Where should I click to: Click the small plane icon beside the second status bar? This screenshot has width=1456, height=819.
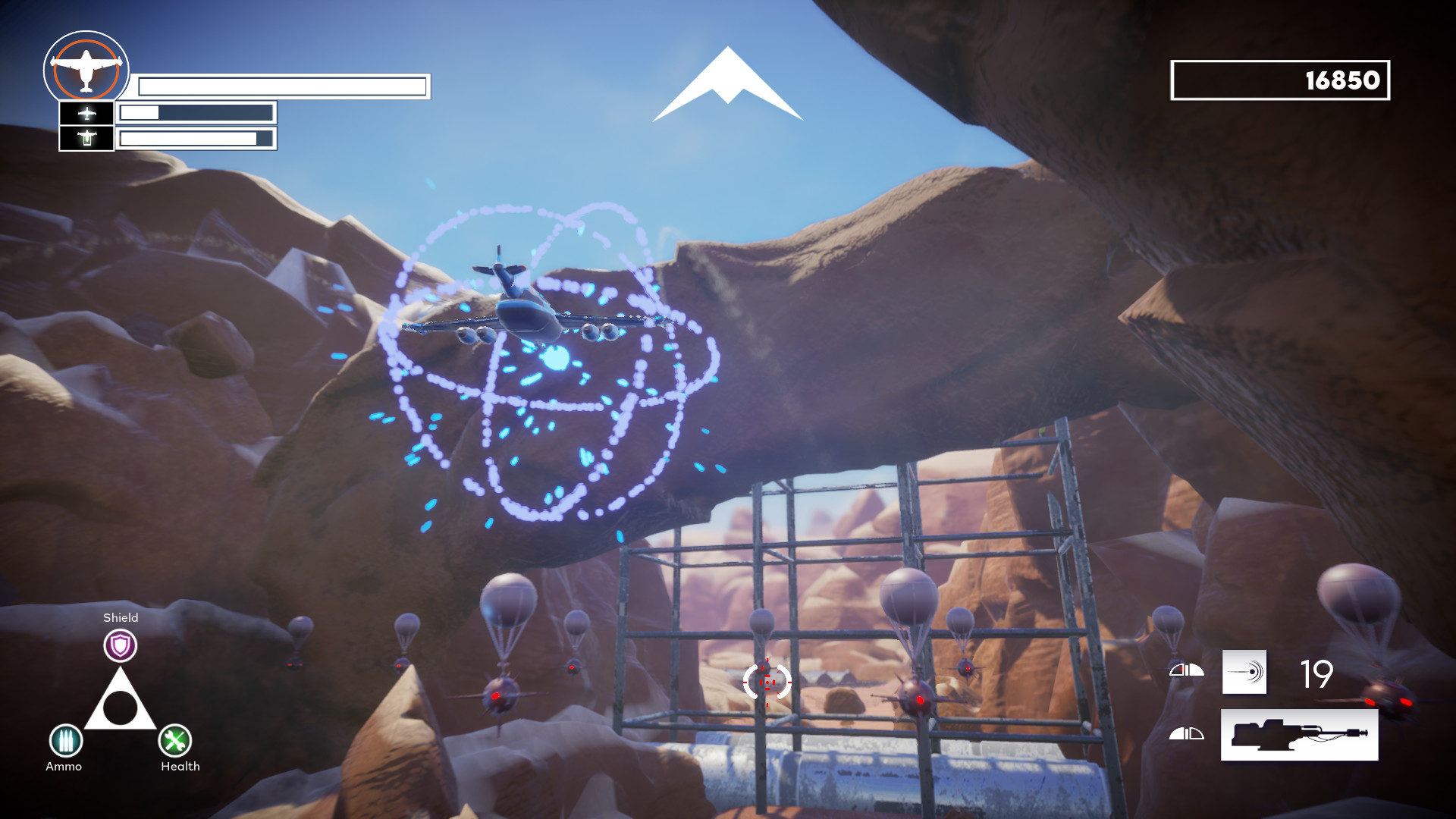click(86, 113)
